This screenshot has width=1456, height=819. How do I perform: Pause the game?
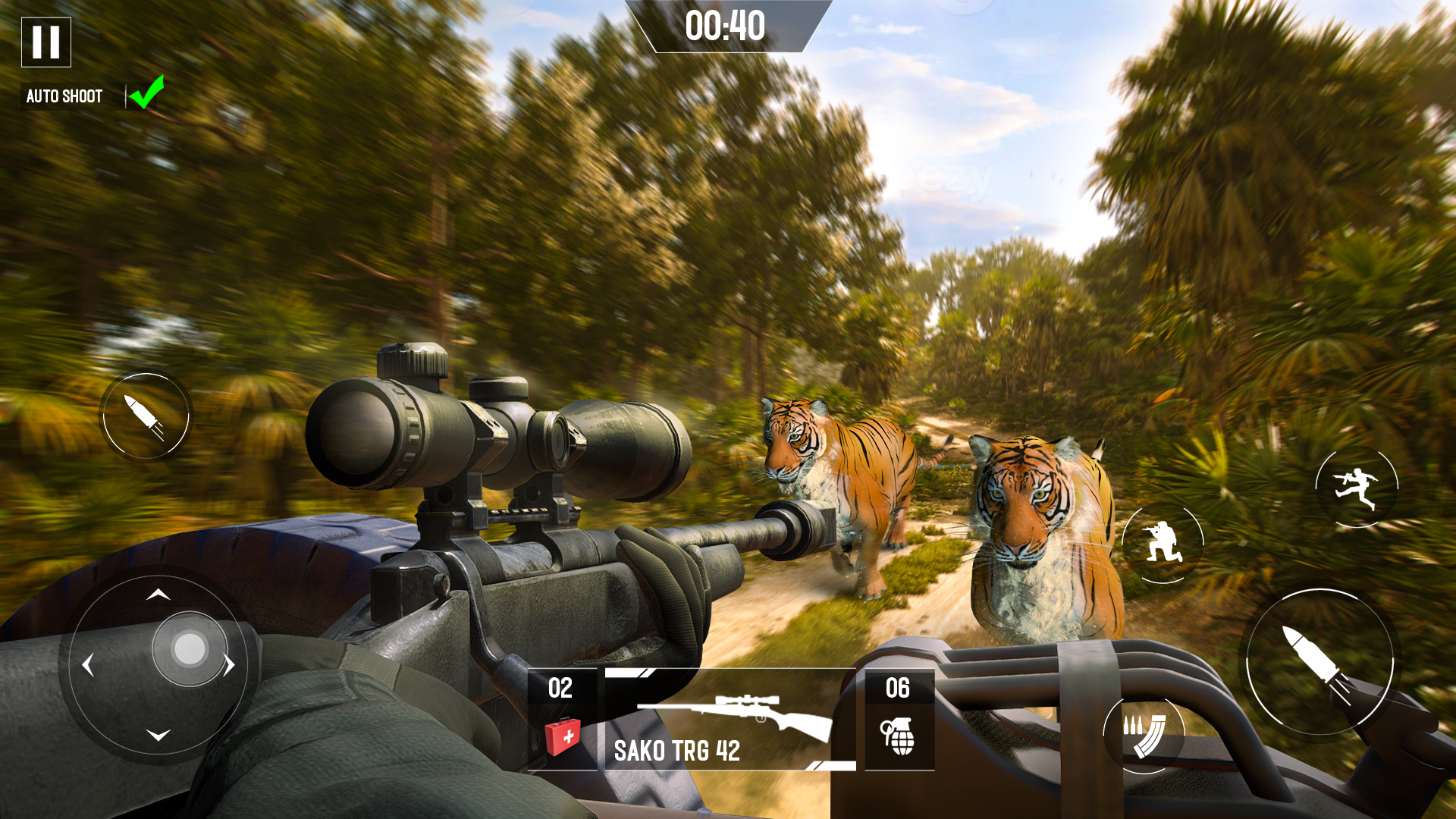pyautogui.click(x=45, y=41)
